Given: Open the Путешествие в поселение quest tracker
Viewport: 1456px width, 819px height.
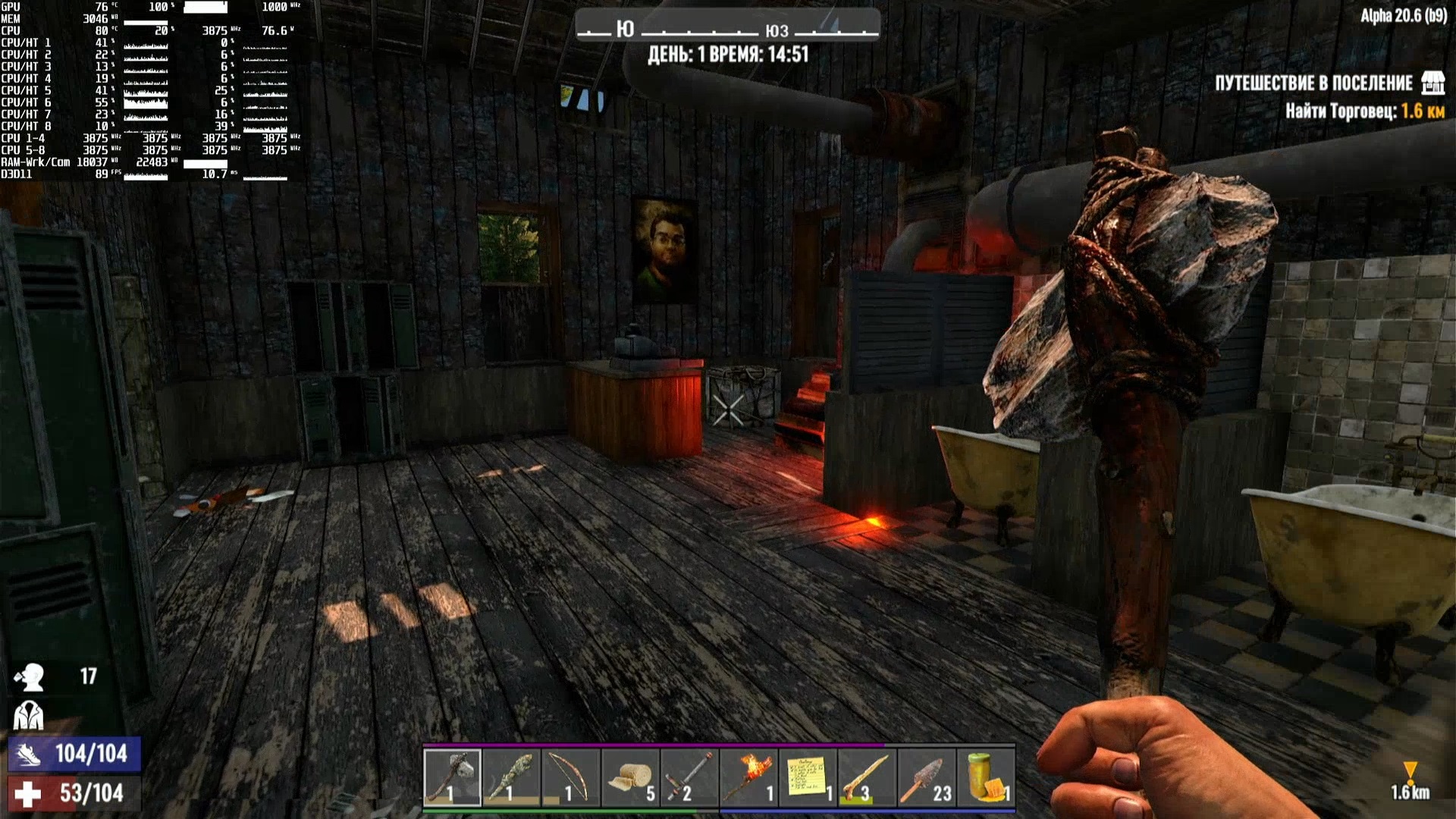Looking at the screenshot, I should [1313, 83].
